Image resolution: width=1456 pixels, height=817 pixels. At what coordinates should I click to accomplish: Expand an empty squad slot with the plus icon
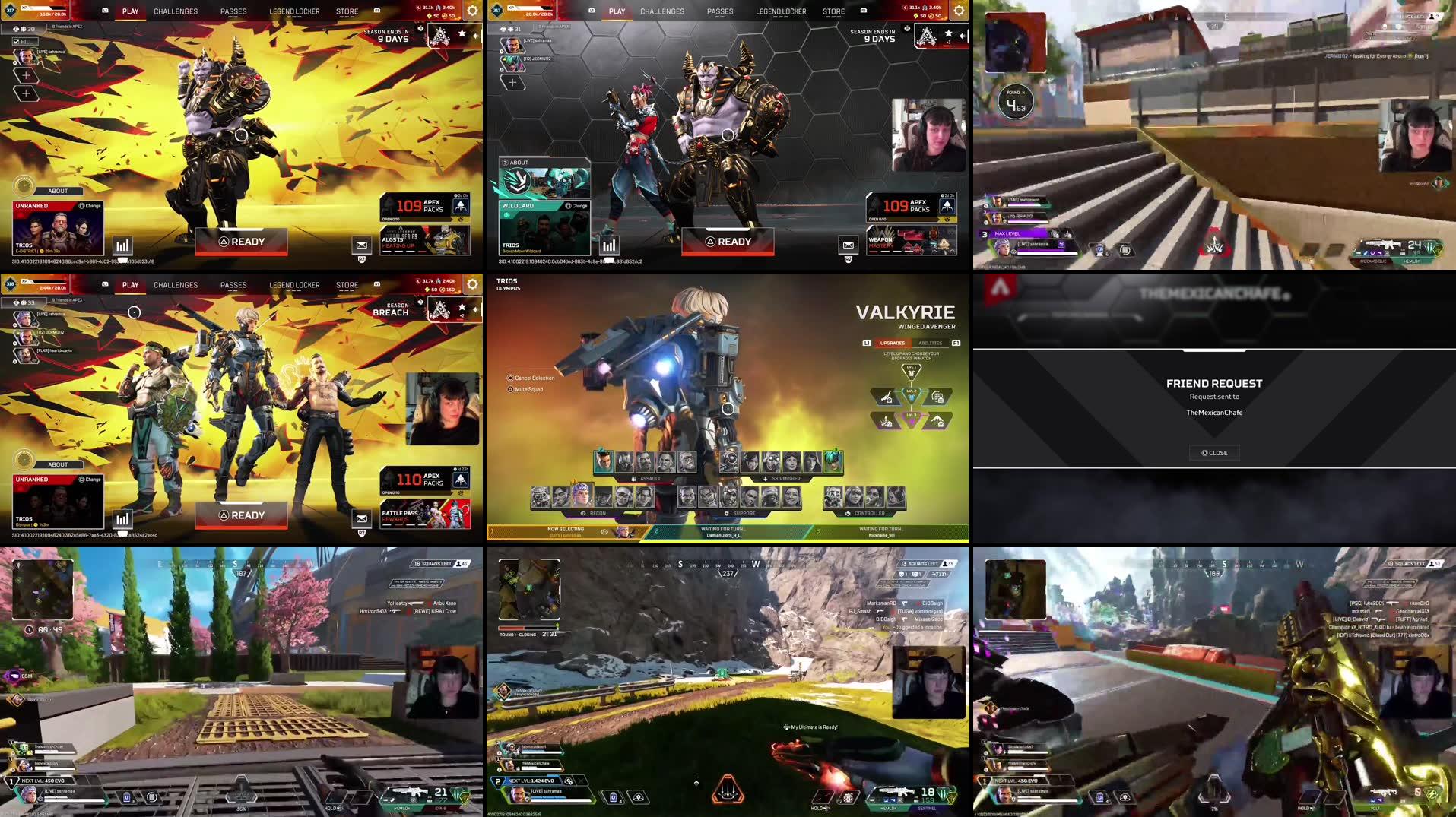click(x=26, y=76)
